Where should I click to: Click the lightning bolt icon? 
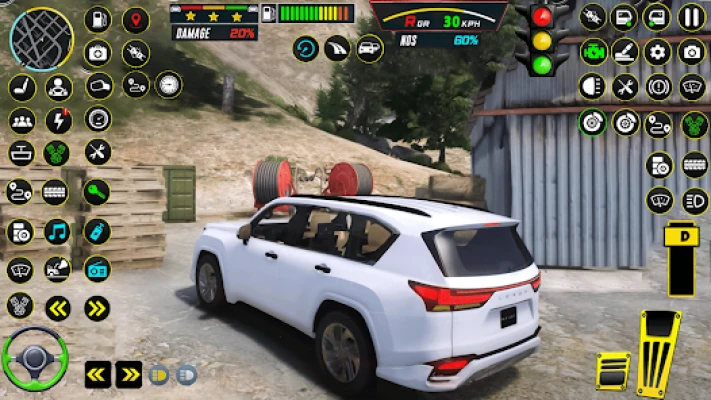tap(59, 121)
